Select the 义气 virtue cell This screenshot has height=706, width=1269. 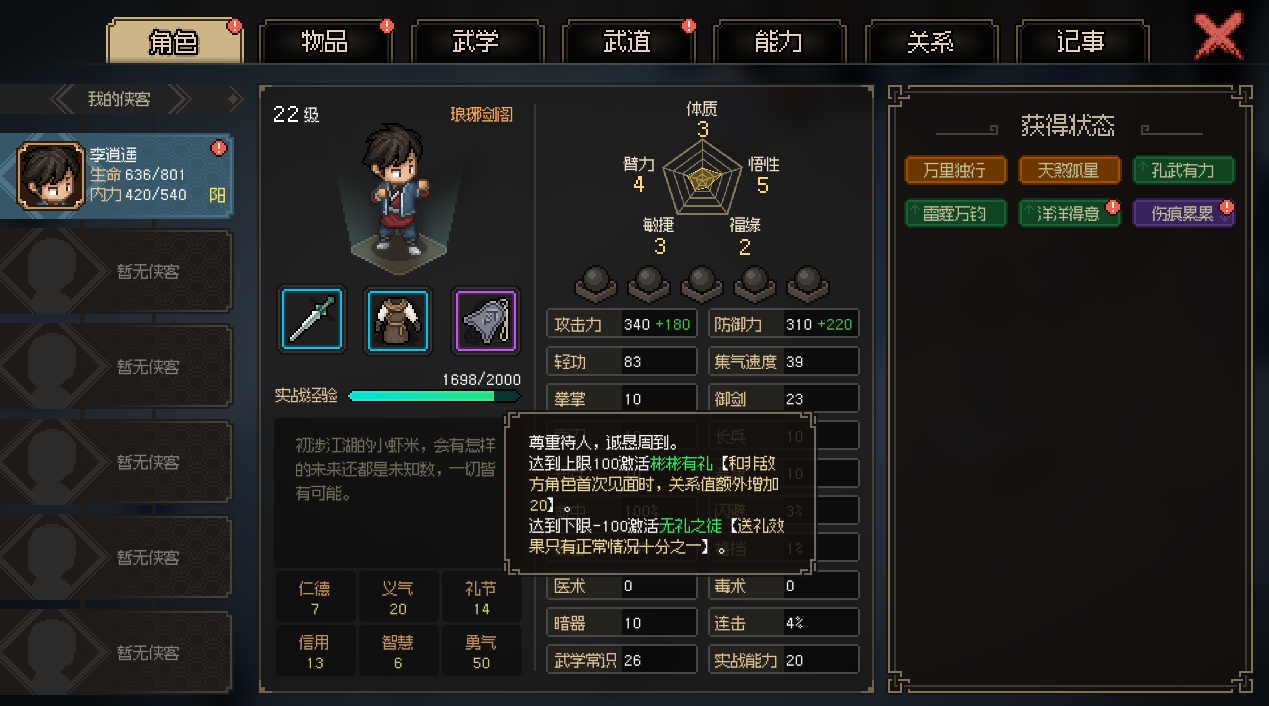pos(398,597)
